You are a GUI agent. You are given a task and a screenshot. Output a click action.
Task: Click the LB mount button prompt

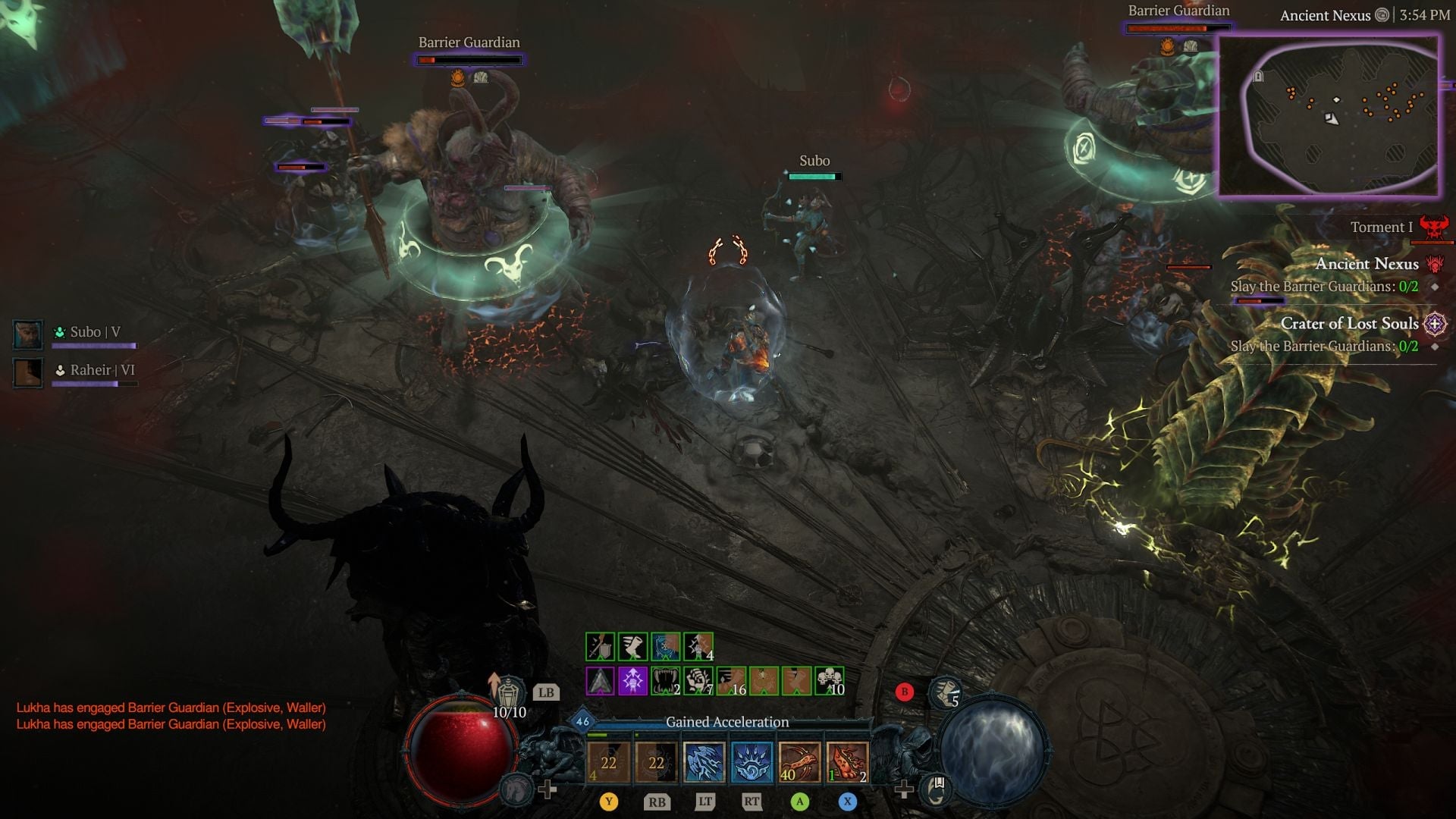(x=548, y=692)
